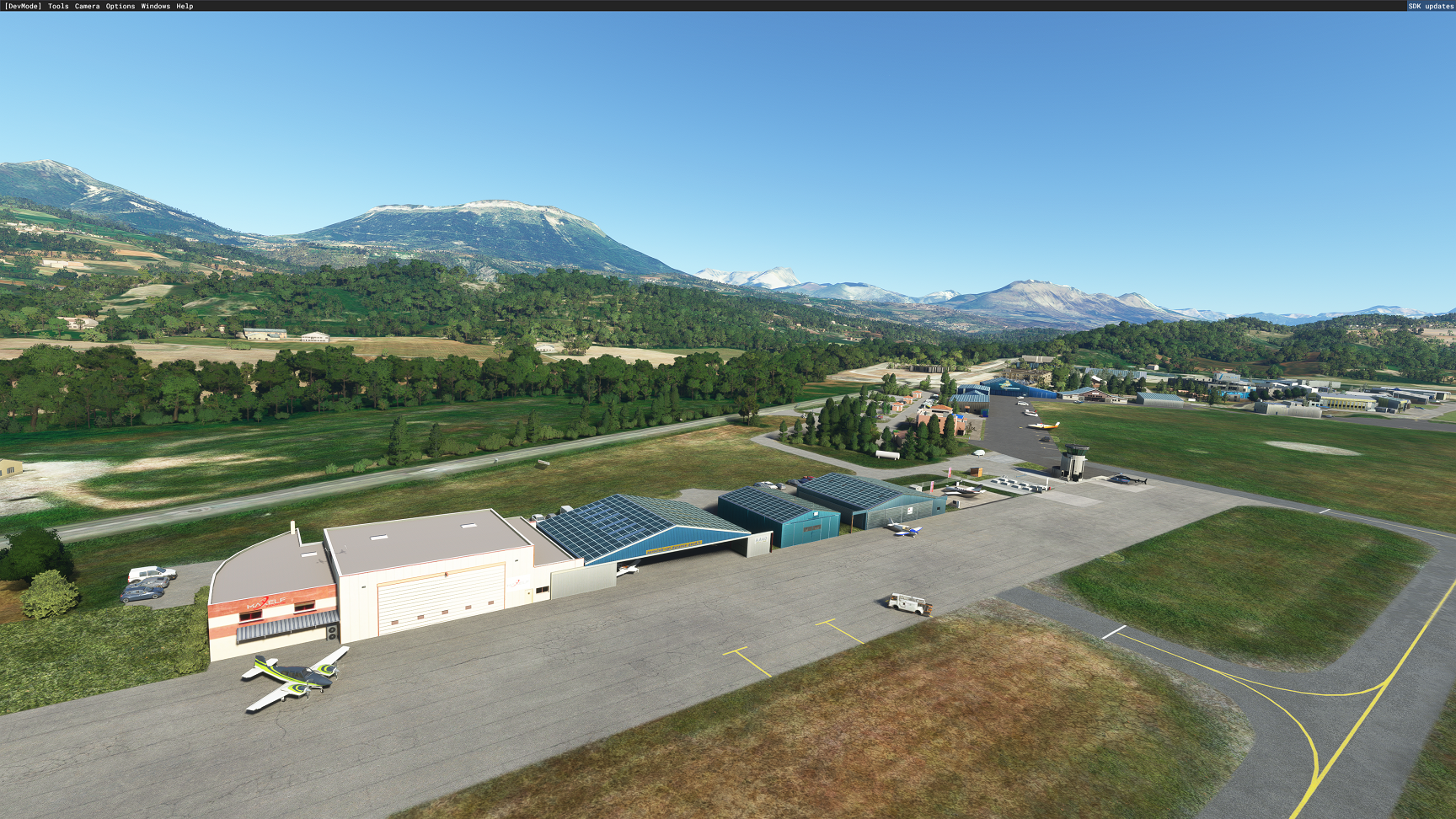Open the Windows menu

[x=155, y=6]
